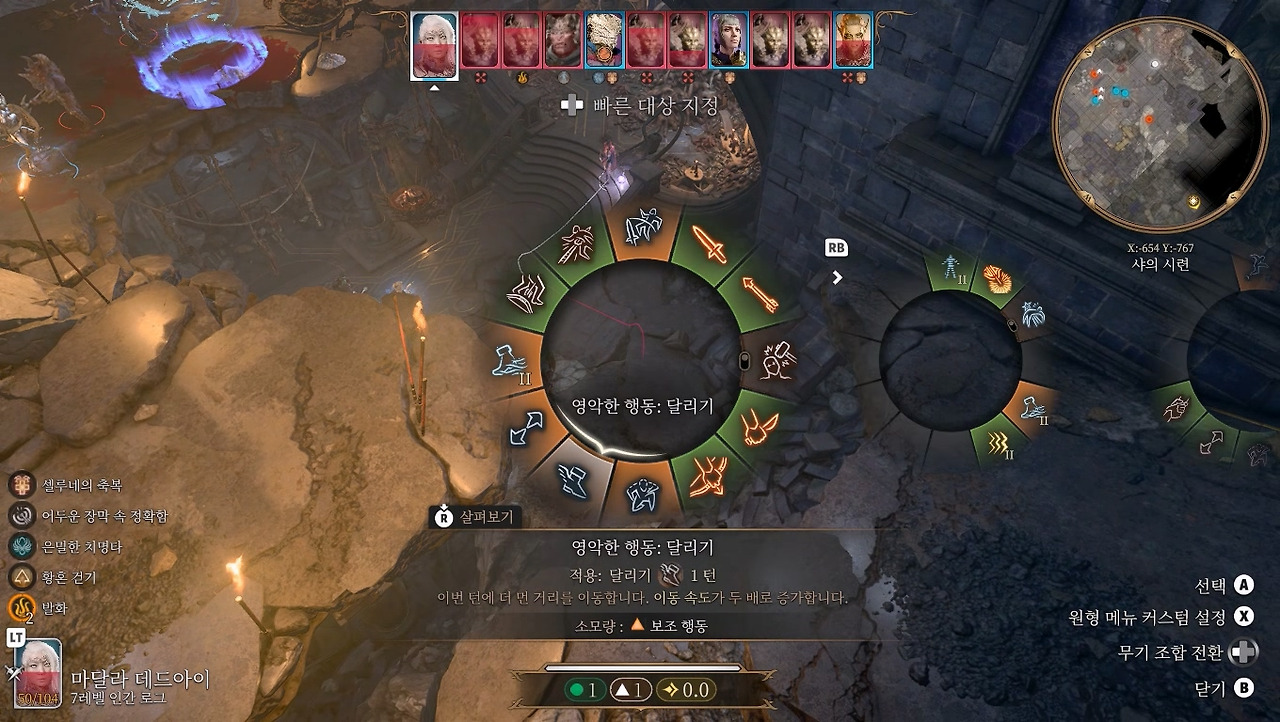This screenshot has height=722, width=1280.
Task: Select the golden burst spell on second wheel
Action: click(x=998, y=278)
